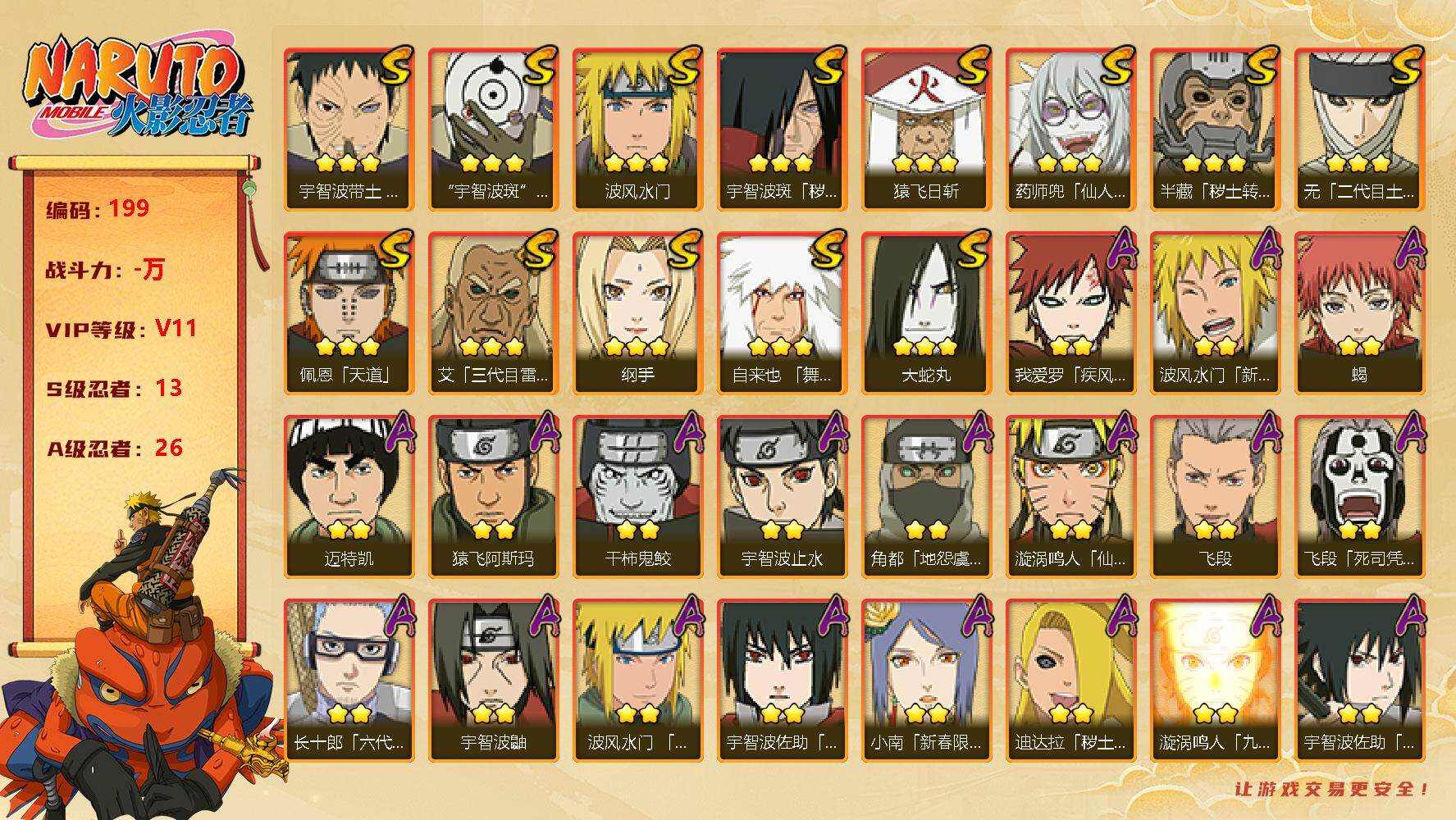Viewport: 1456px width, 820px height.
Task: Choose the 自来也 ninja card
Action: [x=782, y=312]
